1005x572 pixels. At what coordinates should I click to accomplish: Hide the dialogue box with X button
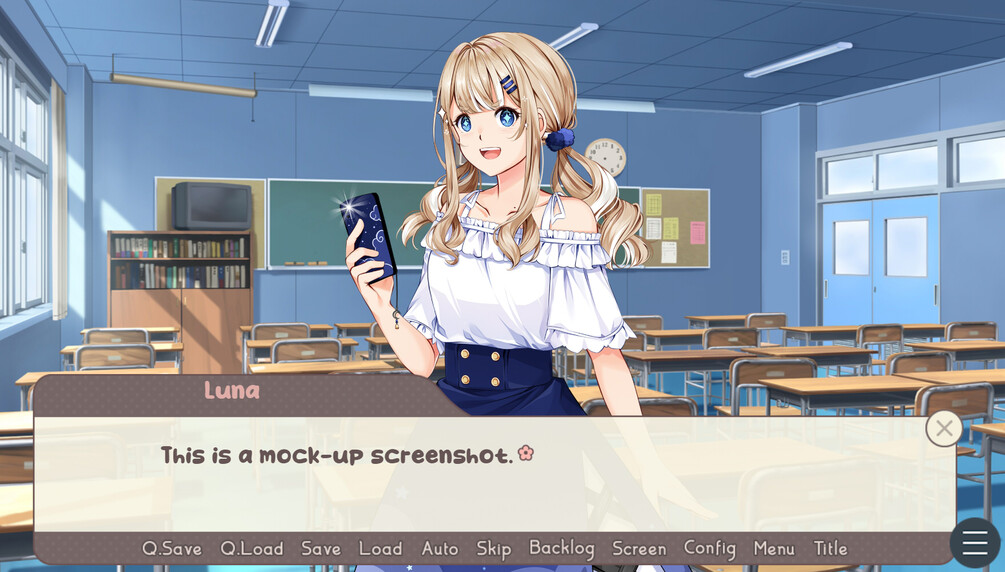pyautogui.click(x=944, y=428)
